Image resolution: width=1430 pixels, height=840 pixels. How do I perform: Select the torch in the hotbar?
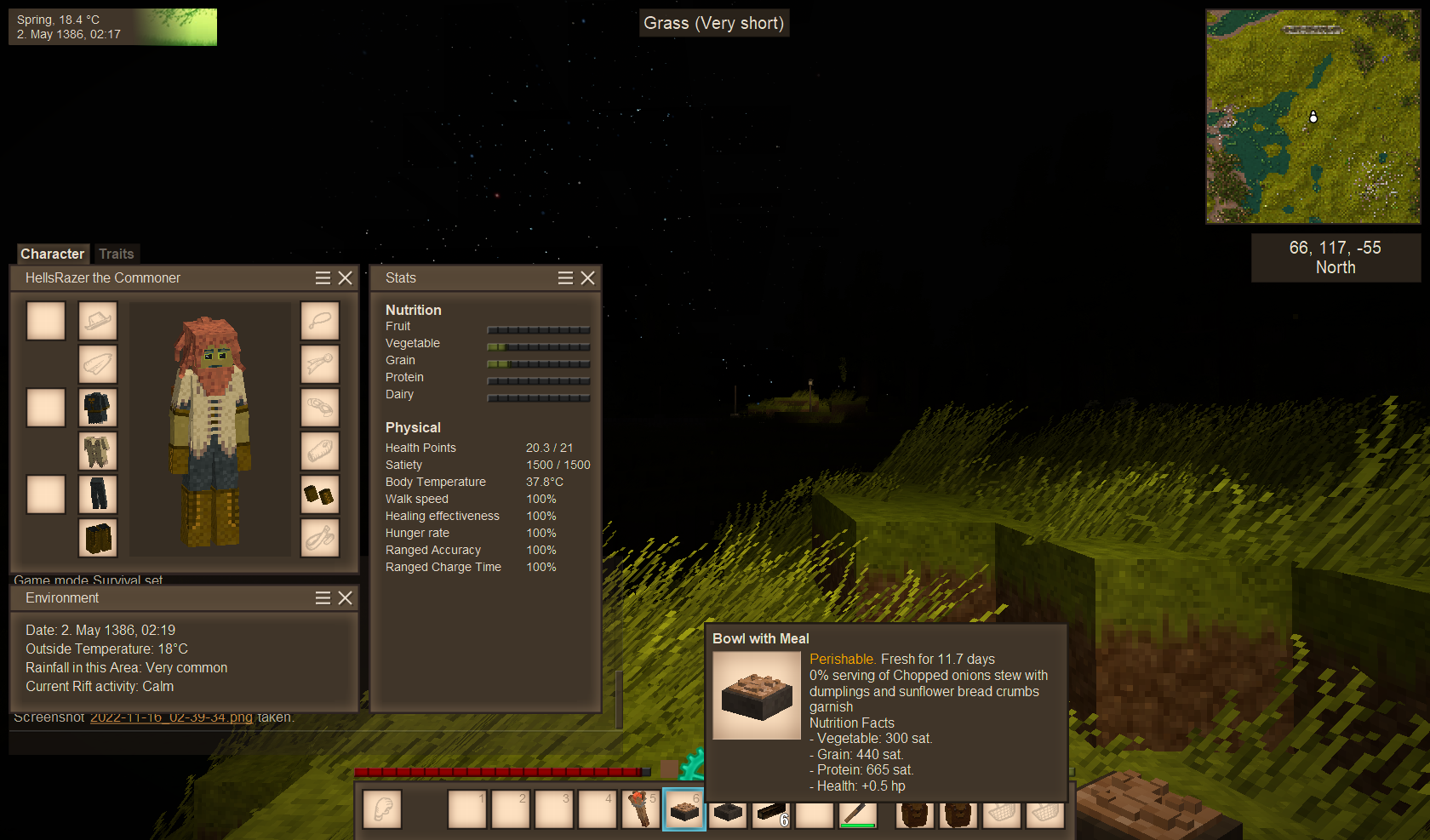640,809
